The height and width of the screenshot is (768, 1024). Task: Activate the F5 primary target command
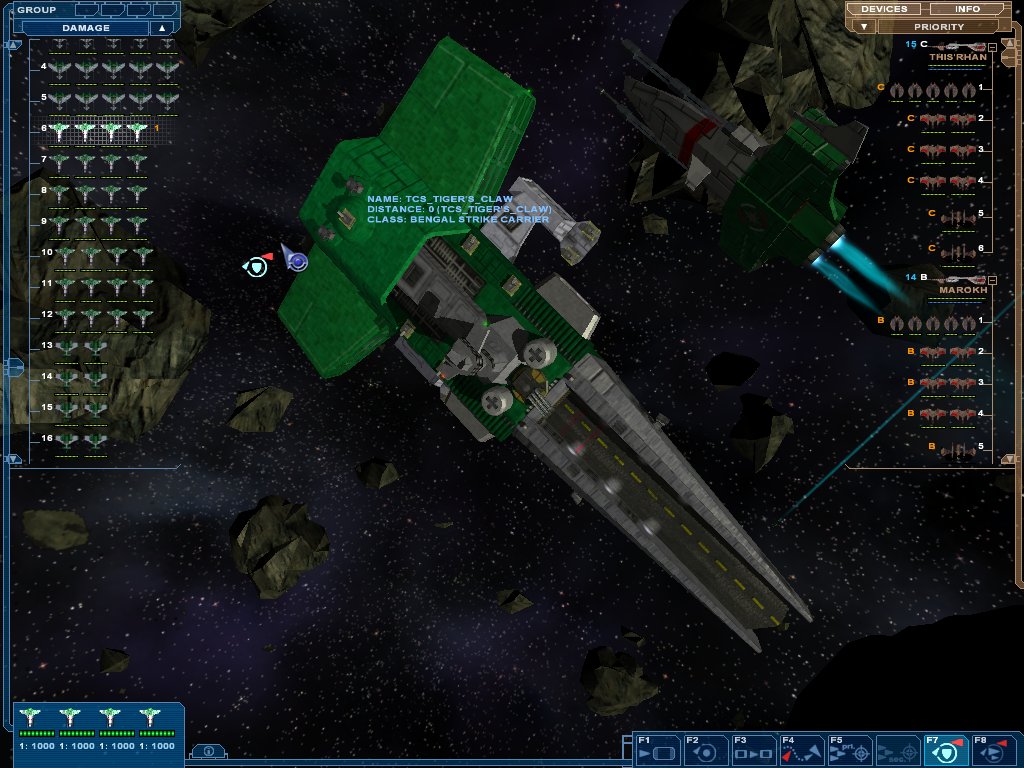849,750
